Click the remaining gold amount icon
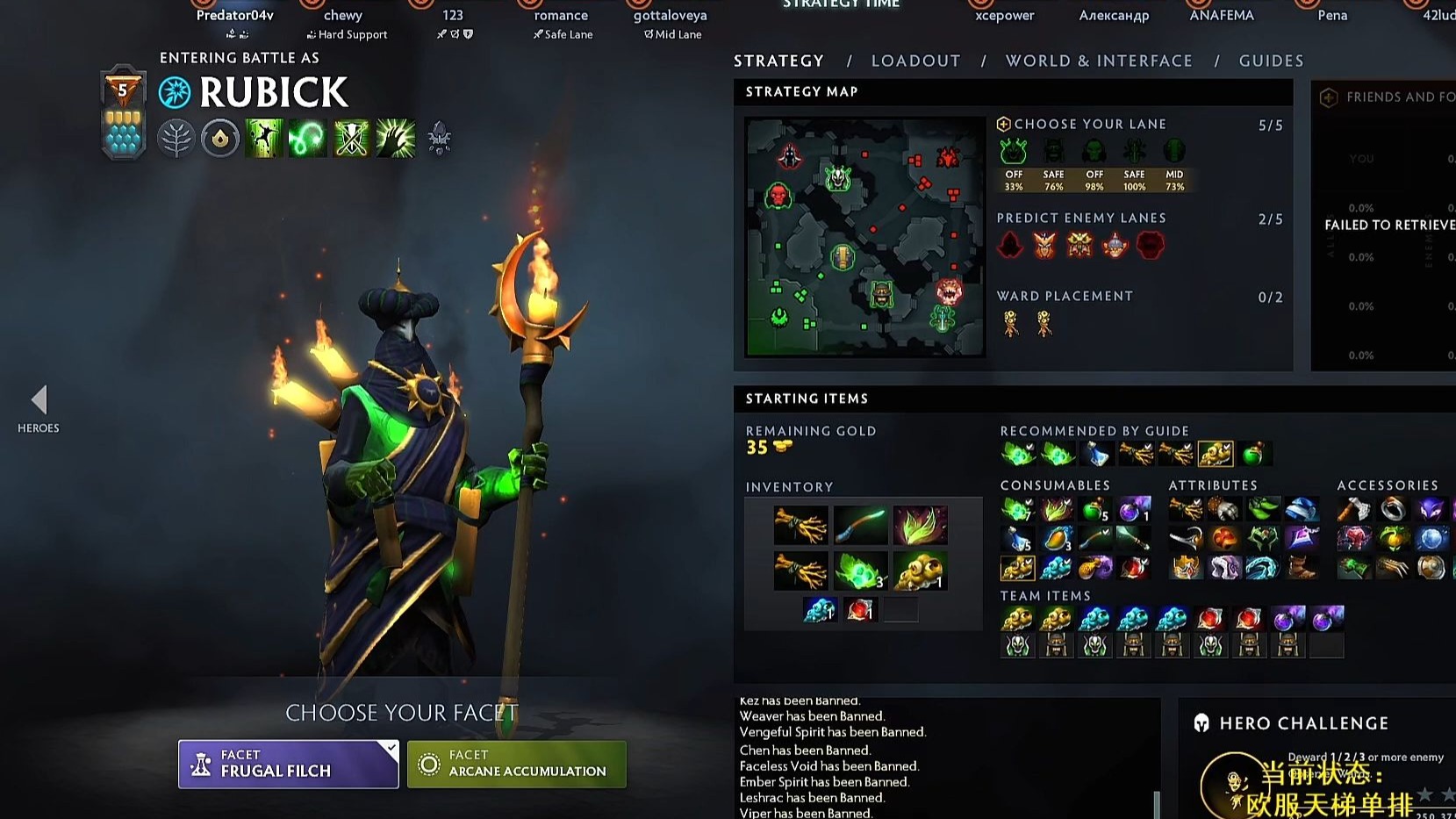 (783, 447)
